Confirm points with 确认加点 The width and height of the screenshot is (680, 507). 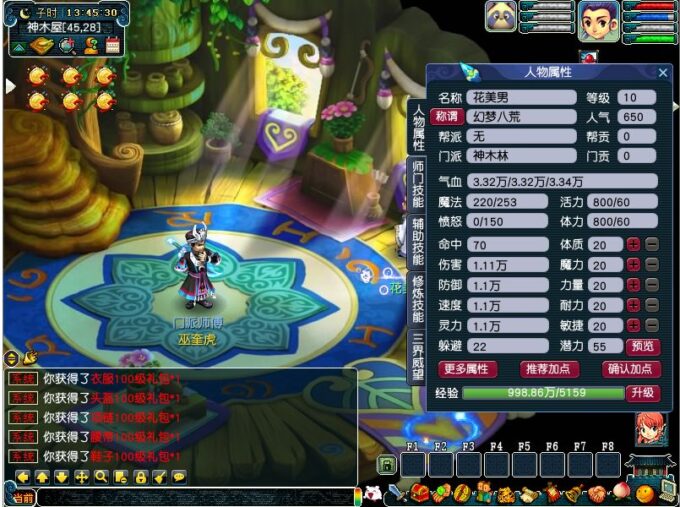(632, 368)
